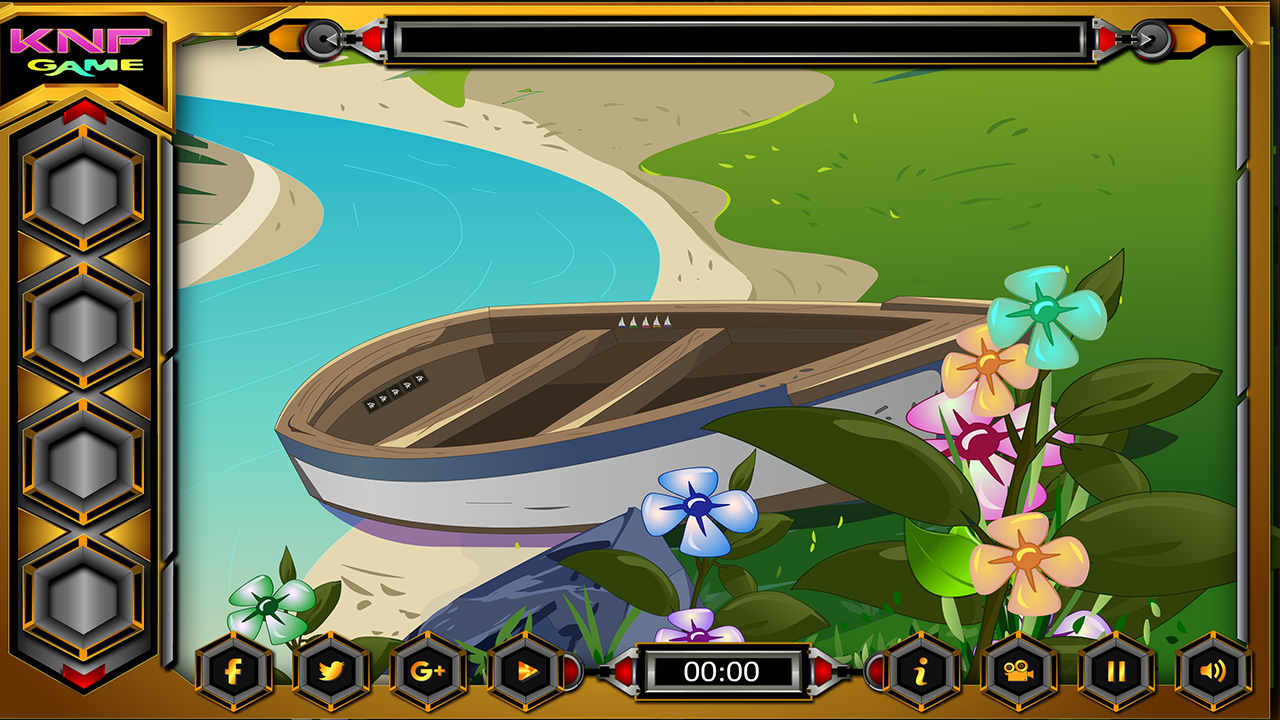Click the red indicator beside the timer
This screenshot has height=720, width=1280.
click(622, 674)
